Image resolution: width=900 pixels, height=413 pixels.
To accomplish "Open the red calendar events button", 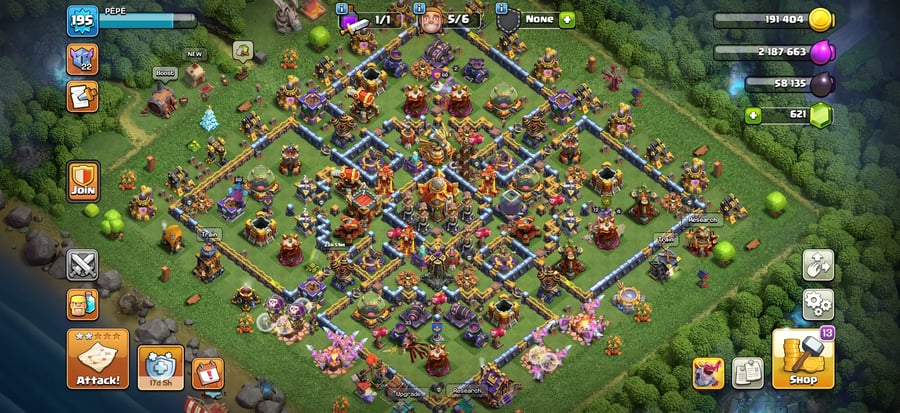I will coord(207,372).
